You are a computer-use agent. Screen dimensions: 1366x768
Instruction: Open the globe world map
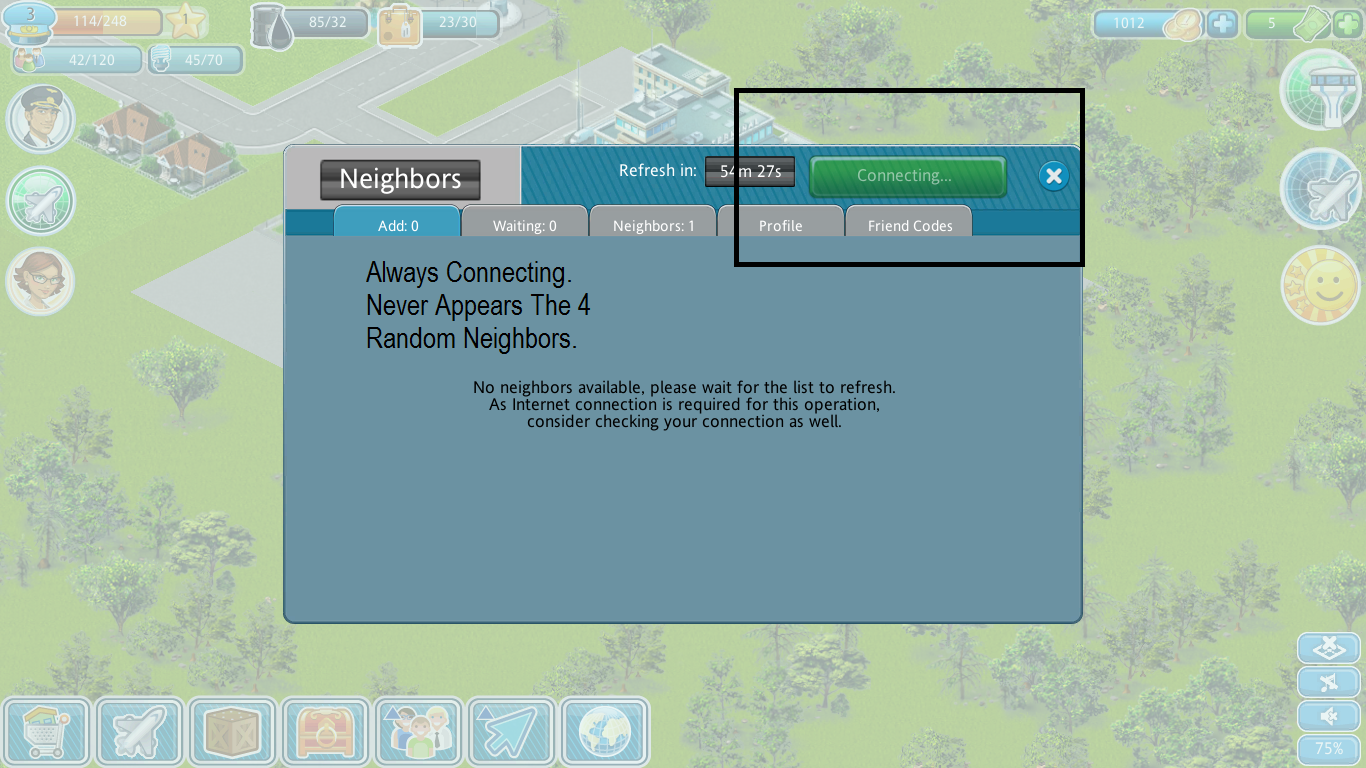pyautogui.click(x=604, y=732)
